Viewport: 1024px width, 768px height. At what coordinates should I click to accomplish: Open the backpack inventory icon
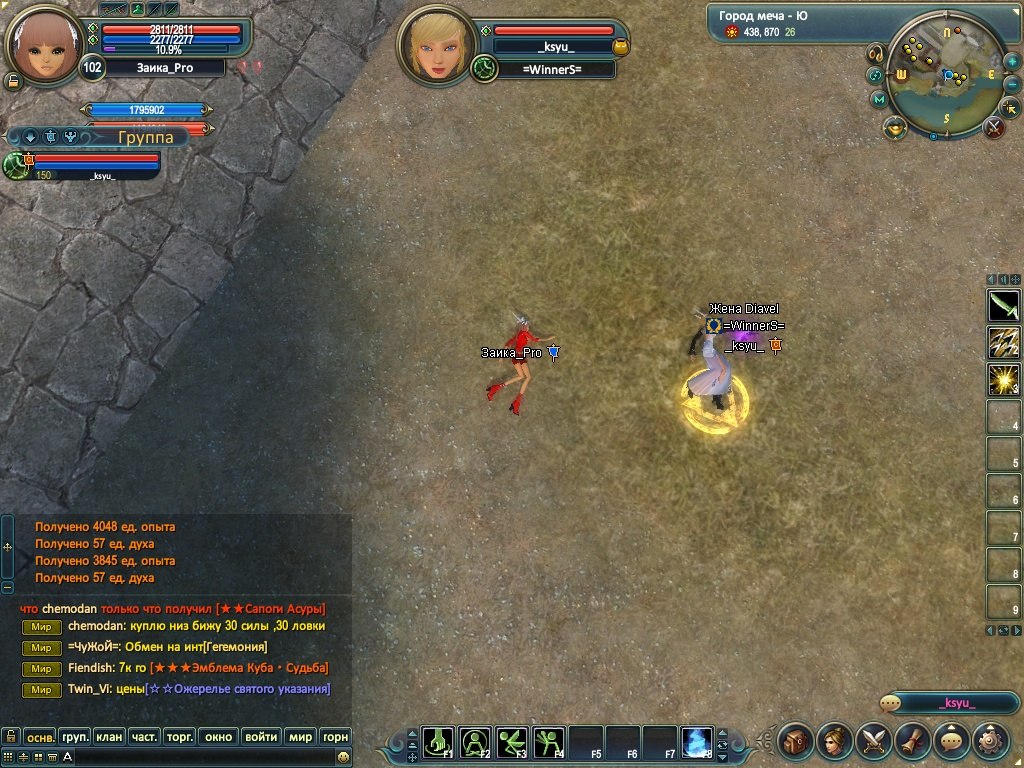[797, 741]
